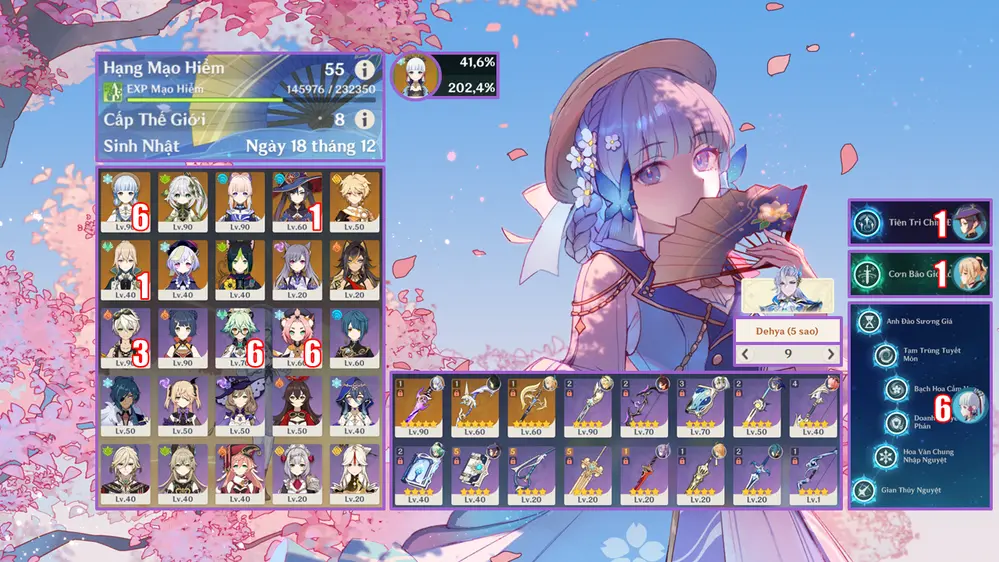Choose the Hoa Vân Chung Nhập Nguyệt node

click(x=886, y=456)
